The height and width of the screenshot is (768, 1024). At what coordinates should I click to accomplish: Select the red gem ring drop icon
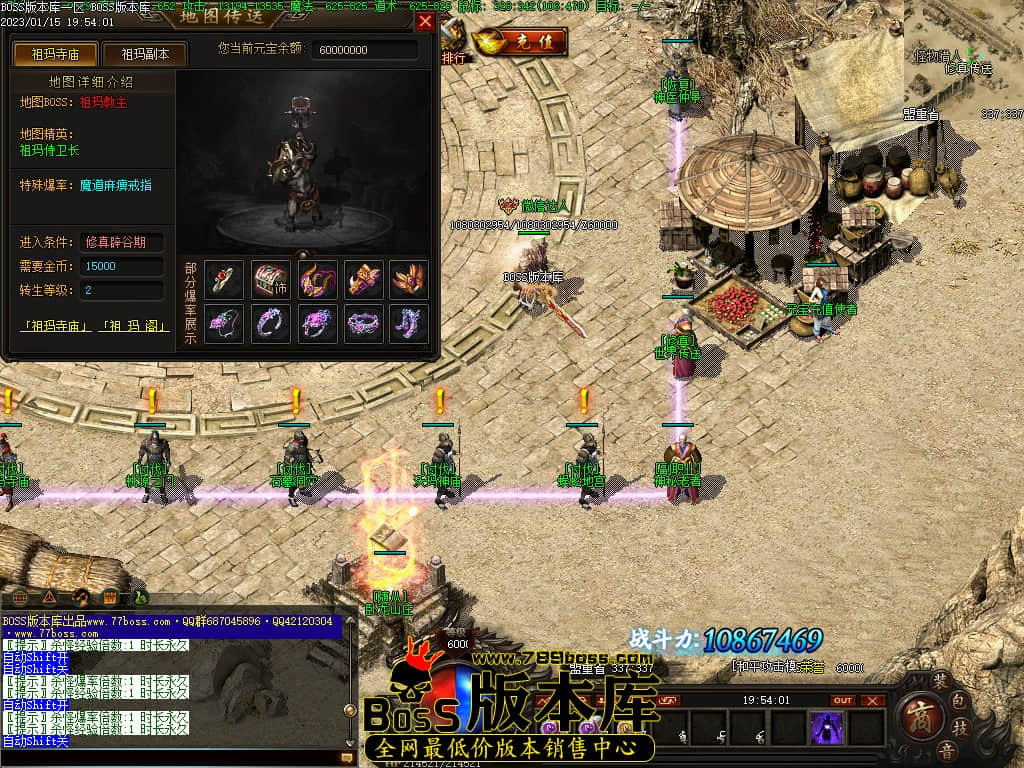[x=225, y=280]
